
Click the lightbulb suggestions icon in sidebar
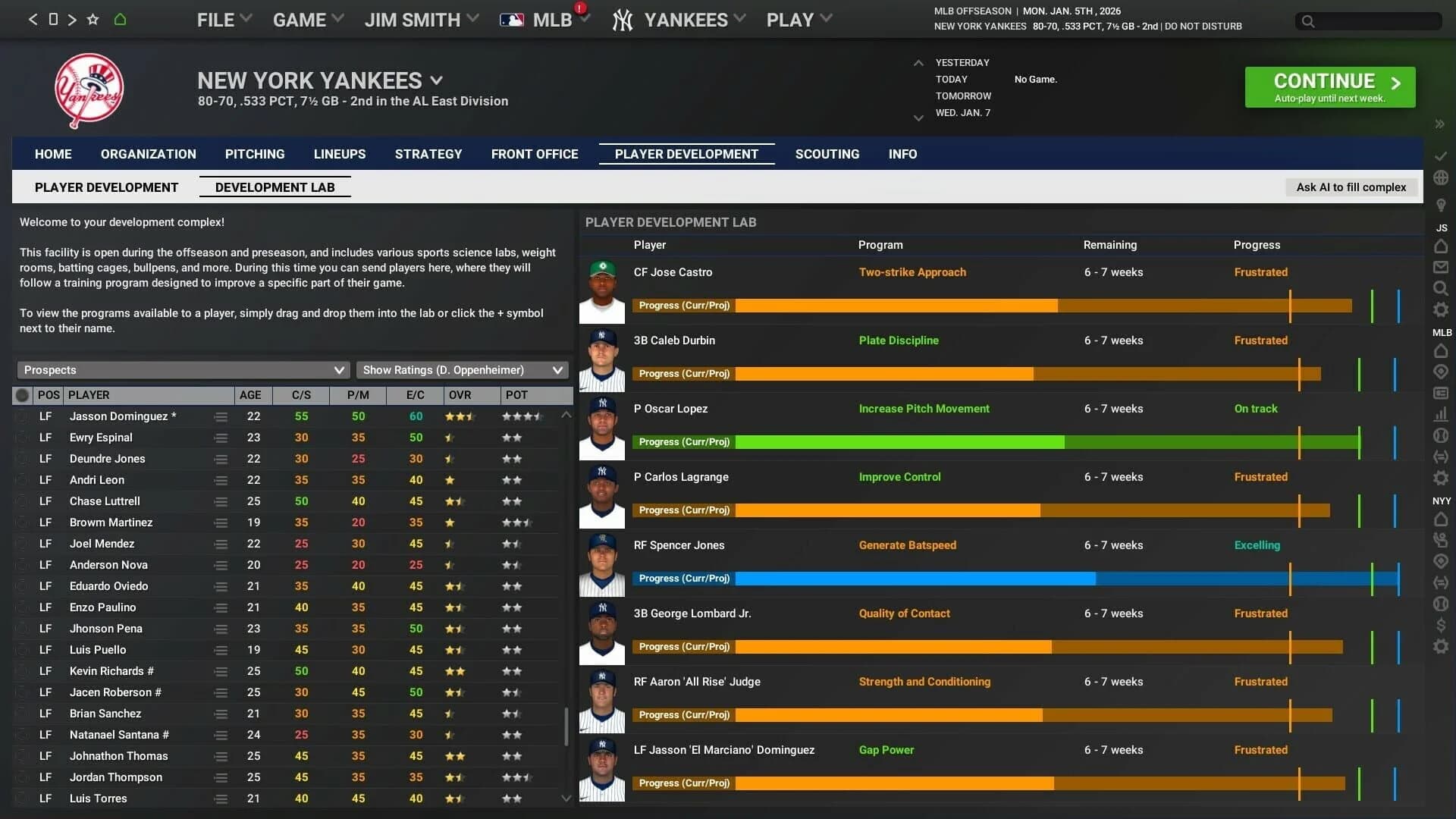1442,205
